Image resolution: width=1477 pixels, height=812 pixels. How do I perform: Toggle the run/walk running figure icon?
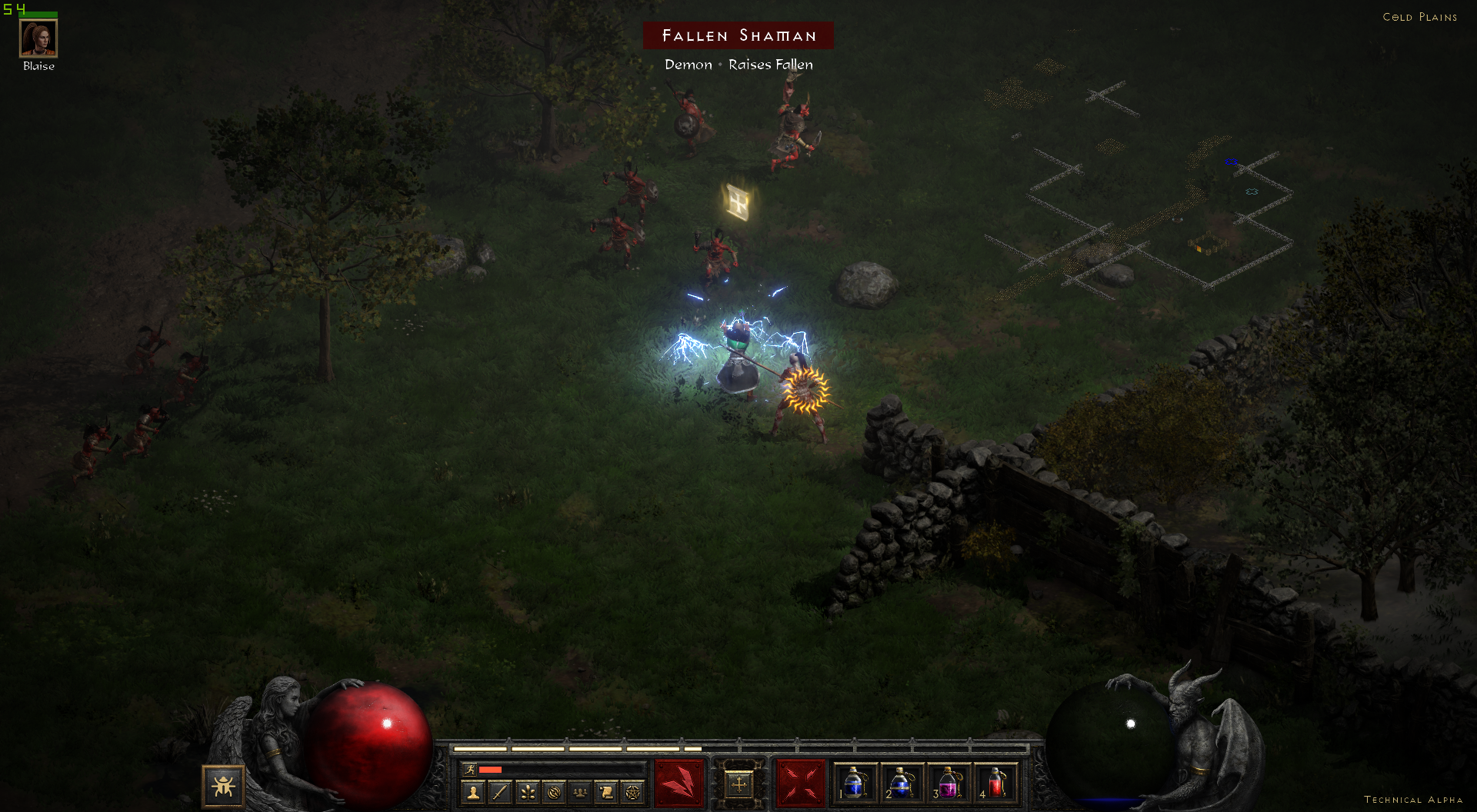tap(468, 769)
